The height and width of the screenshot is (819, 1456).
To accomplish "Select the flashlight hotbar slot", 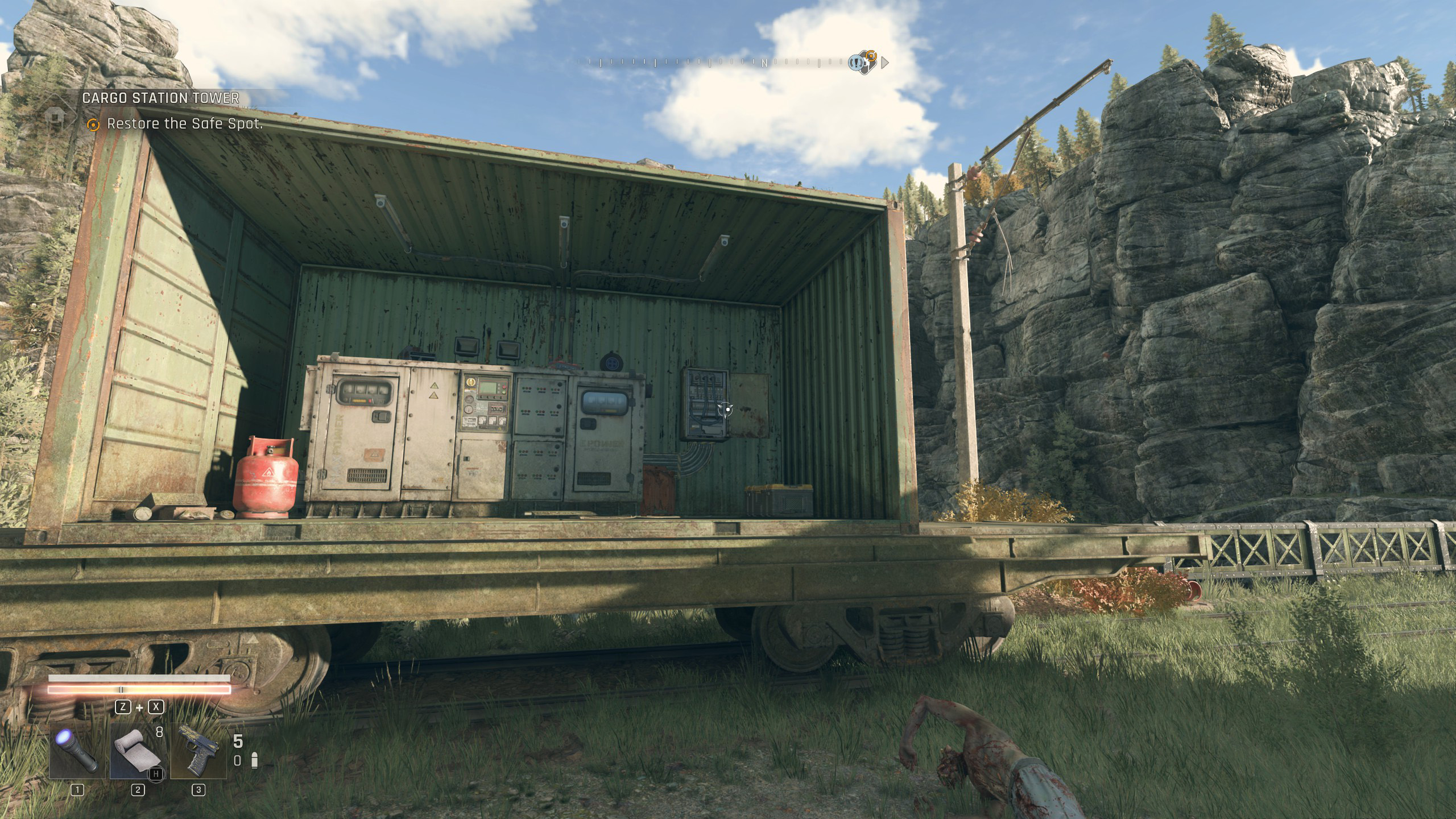I will 77,751.
